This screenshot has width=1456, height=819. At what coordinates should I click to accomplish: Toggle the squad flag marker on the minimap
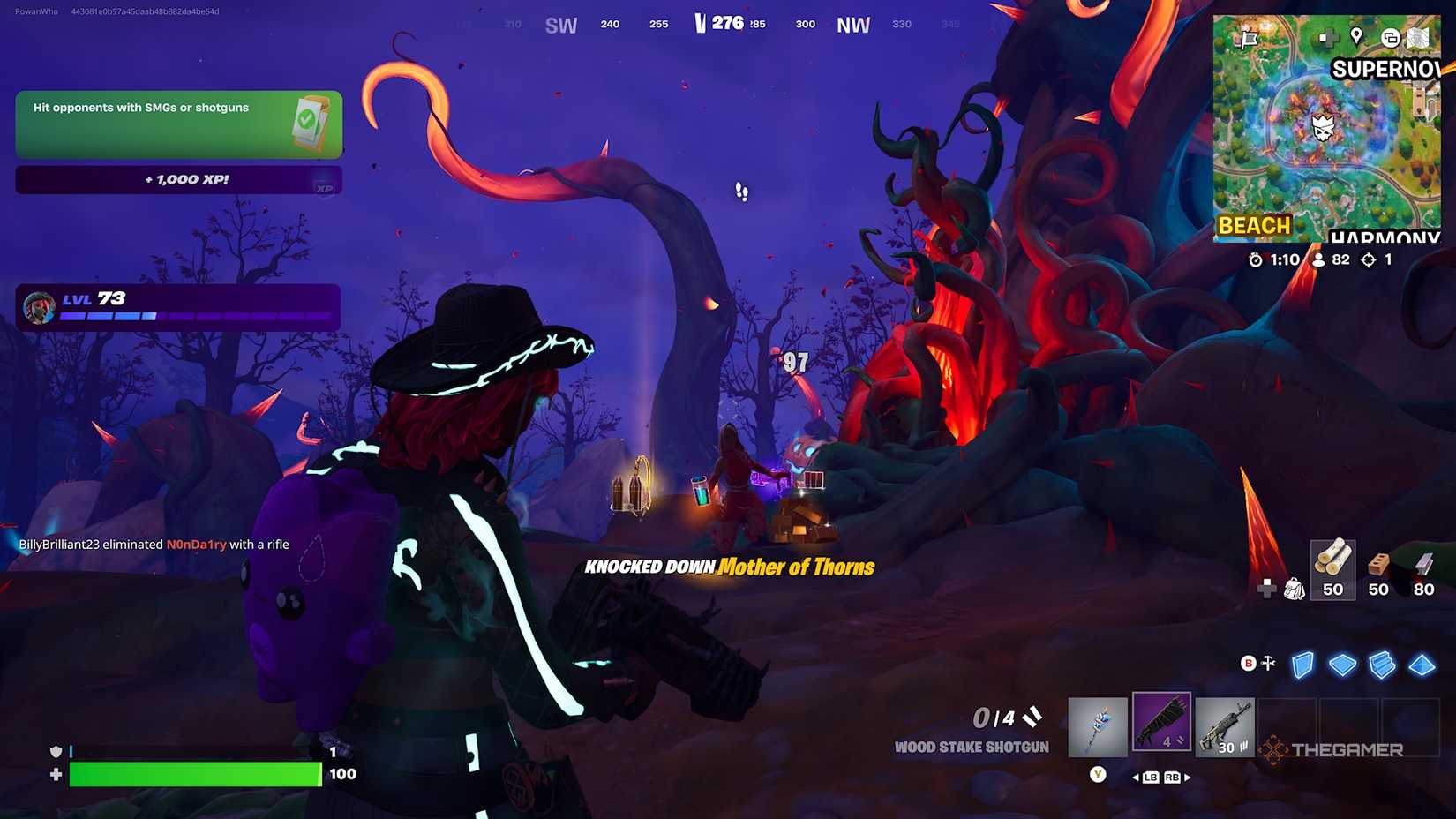point(1248,37)
